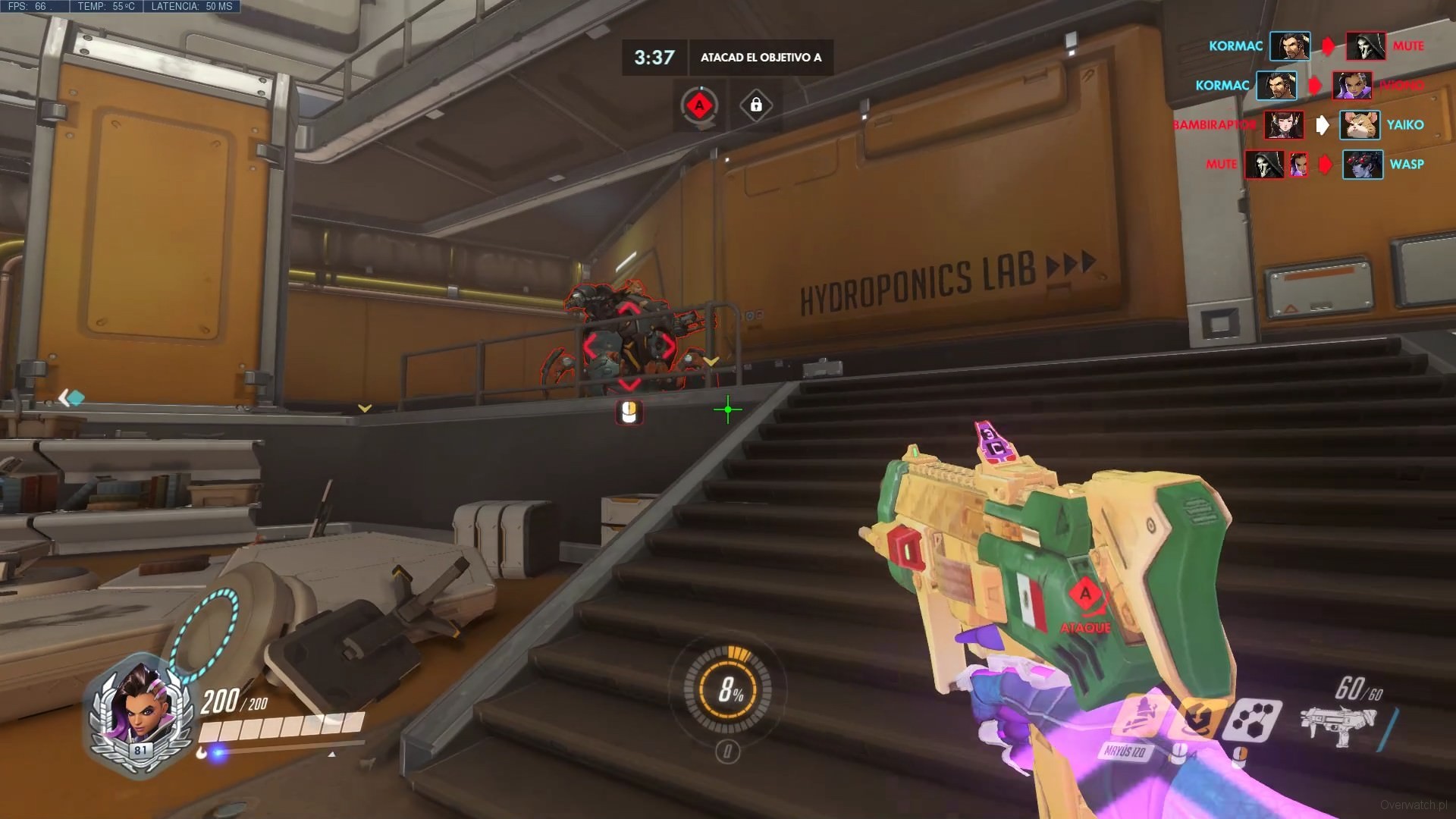Click the Hammond portrait beside YAIKO

click(x=1359, y=124)
